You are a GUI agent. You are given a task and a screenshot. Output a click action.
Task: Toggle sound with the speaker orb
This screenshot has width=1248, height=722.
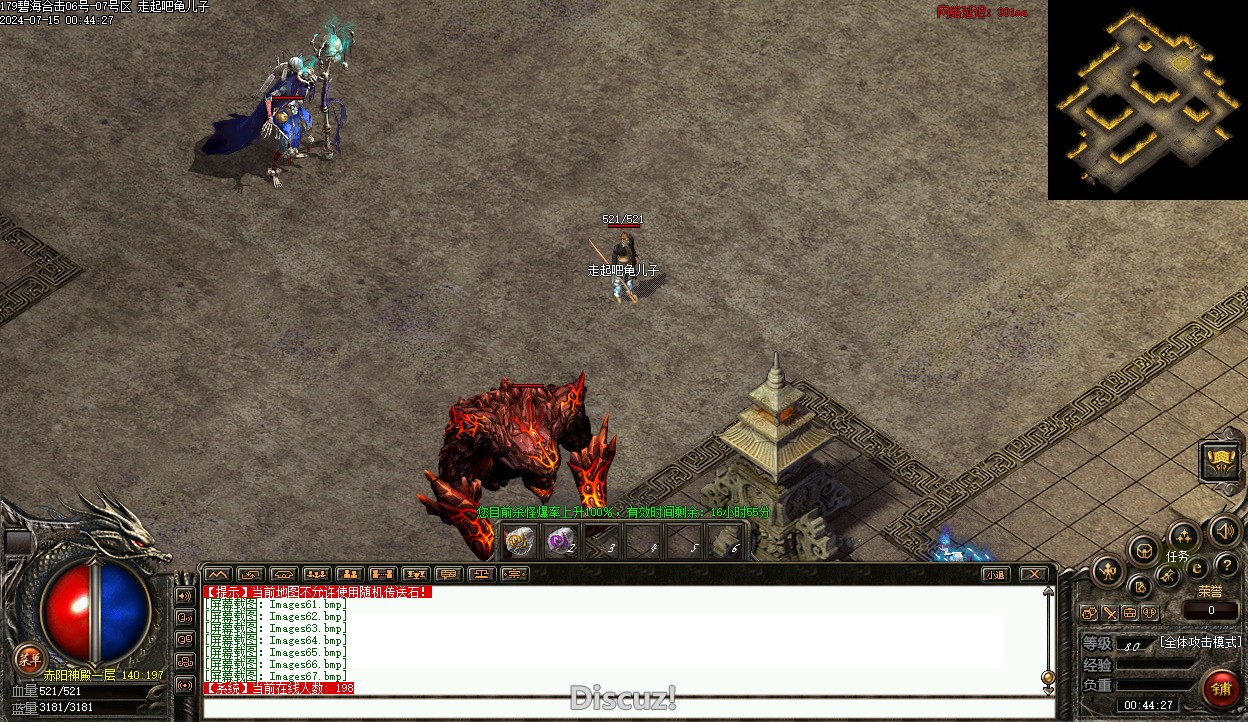[x=1224, y=530]
